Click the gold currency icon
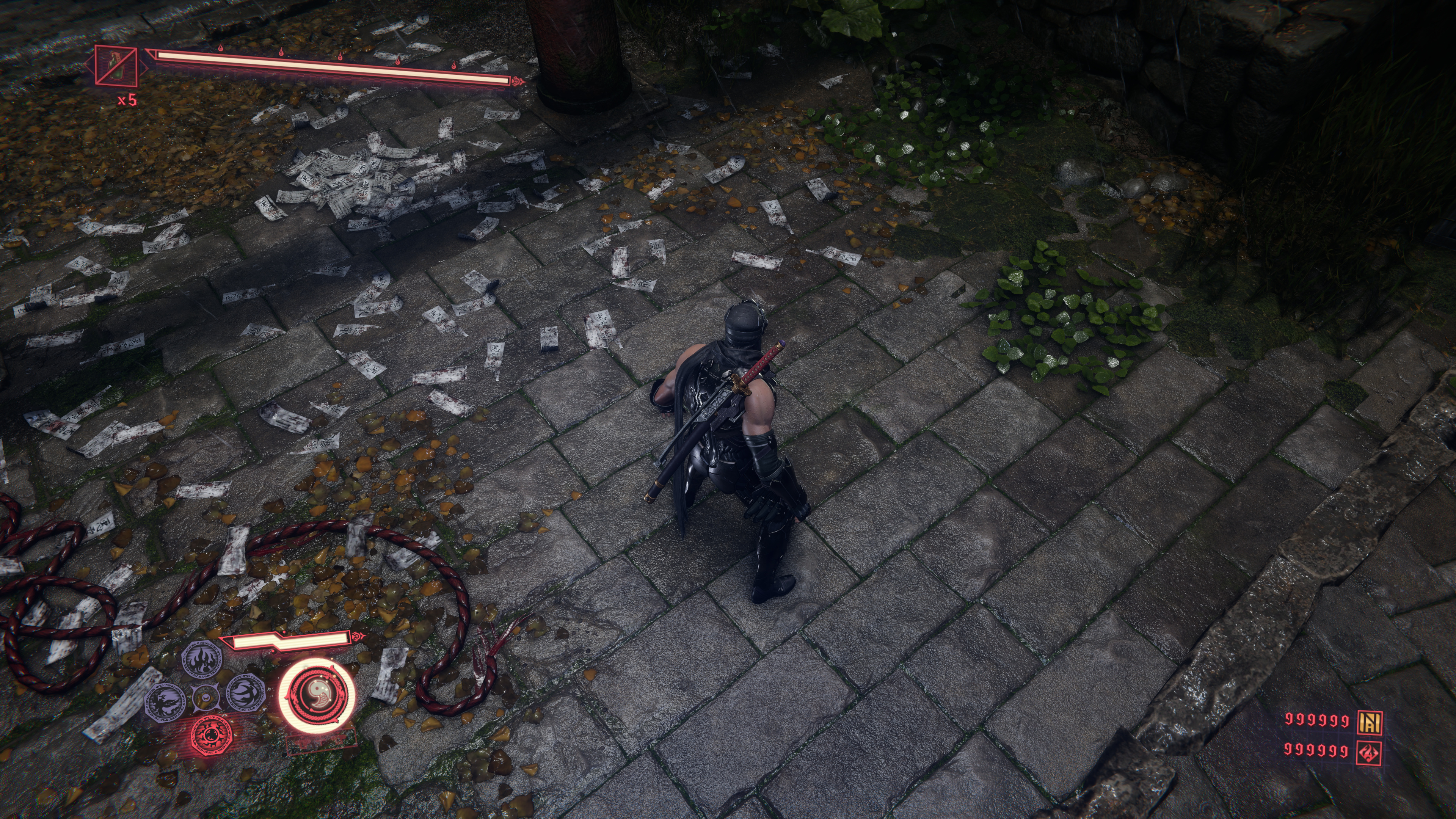The width and height of the screenshot is (1456, 819). click(x=1370, y=720)
